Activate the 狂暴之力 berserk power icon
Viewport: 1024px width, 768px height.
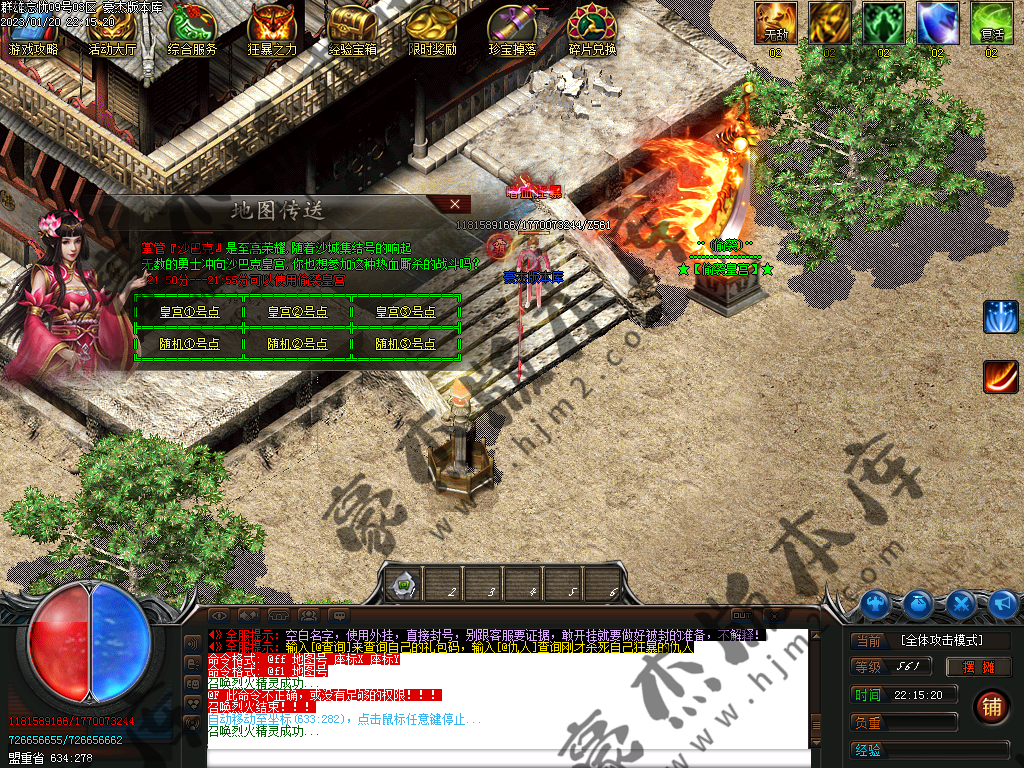[x=272, y=30]
